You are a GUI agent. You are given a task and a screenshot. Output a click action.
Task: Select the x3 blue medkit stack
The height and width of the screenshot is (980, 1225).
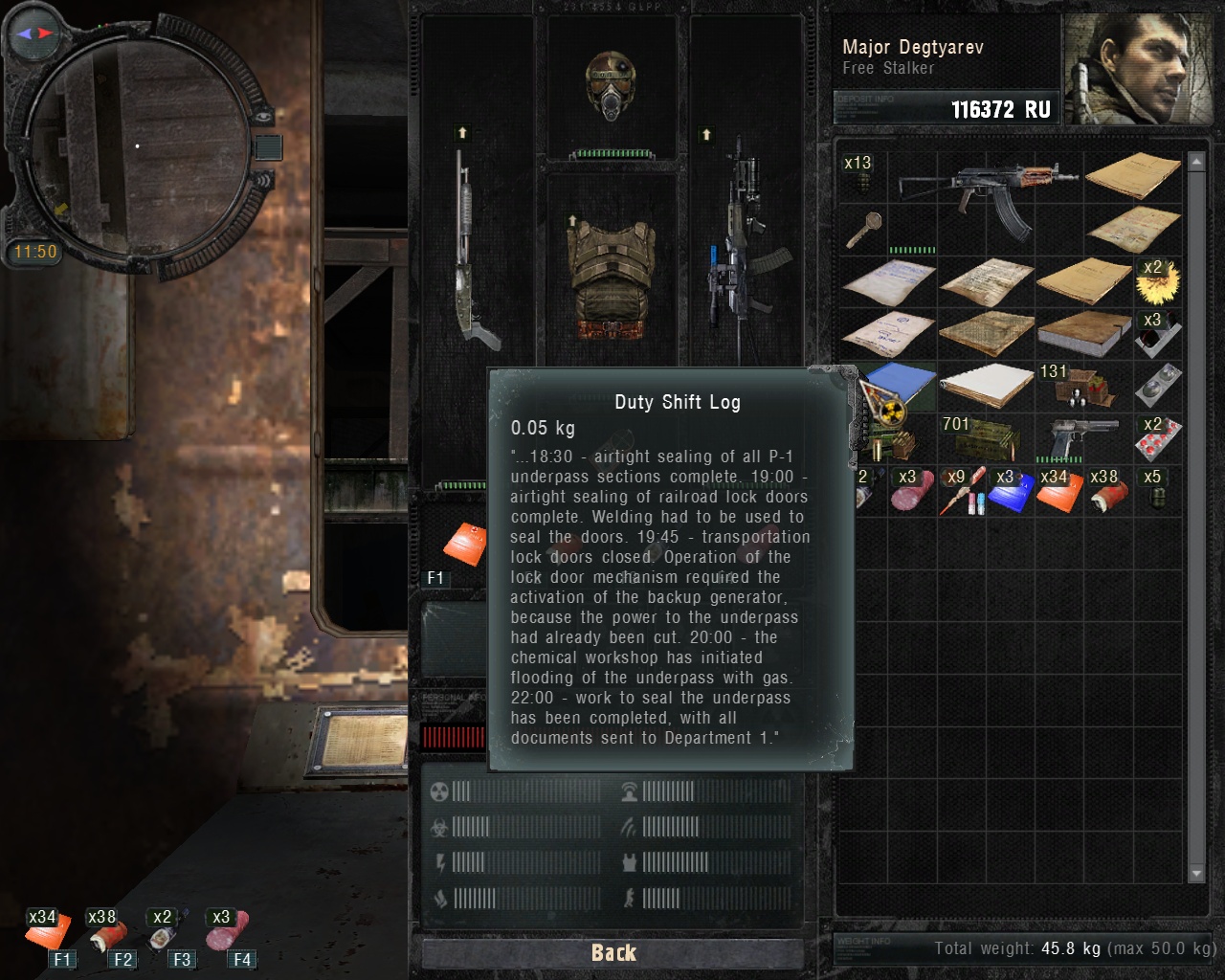(1010, 490)
